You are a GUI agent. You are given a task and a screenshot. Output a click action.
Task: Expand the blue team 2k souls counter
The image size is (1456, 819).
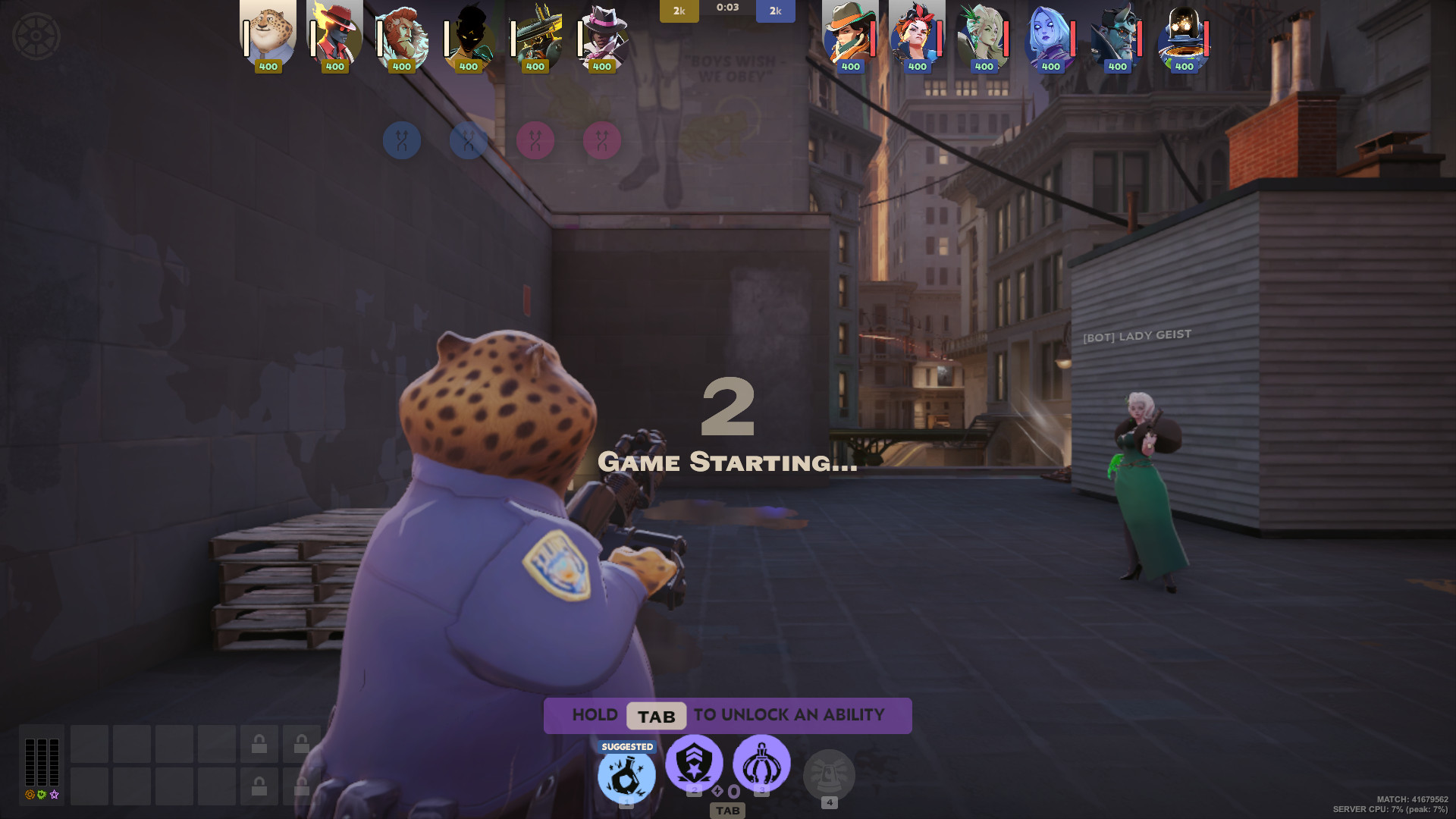775,11
